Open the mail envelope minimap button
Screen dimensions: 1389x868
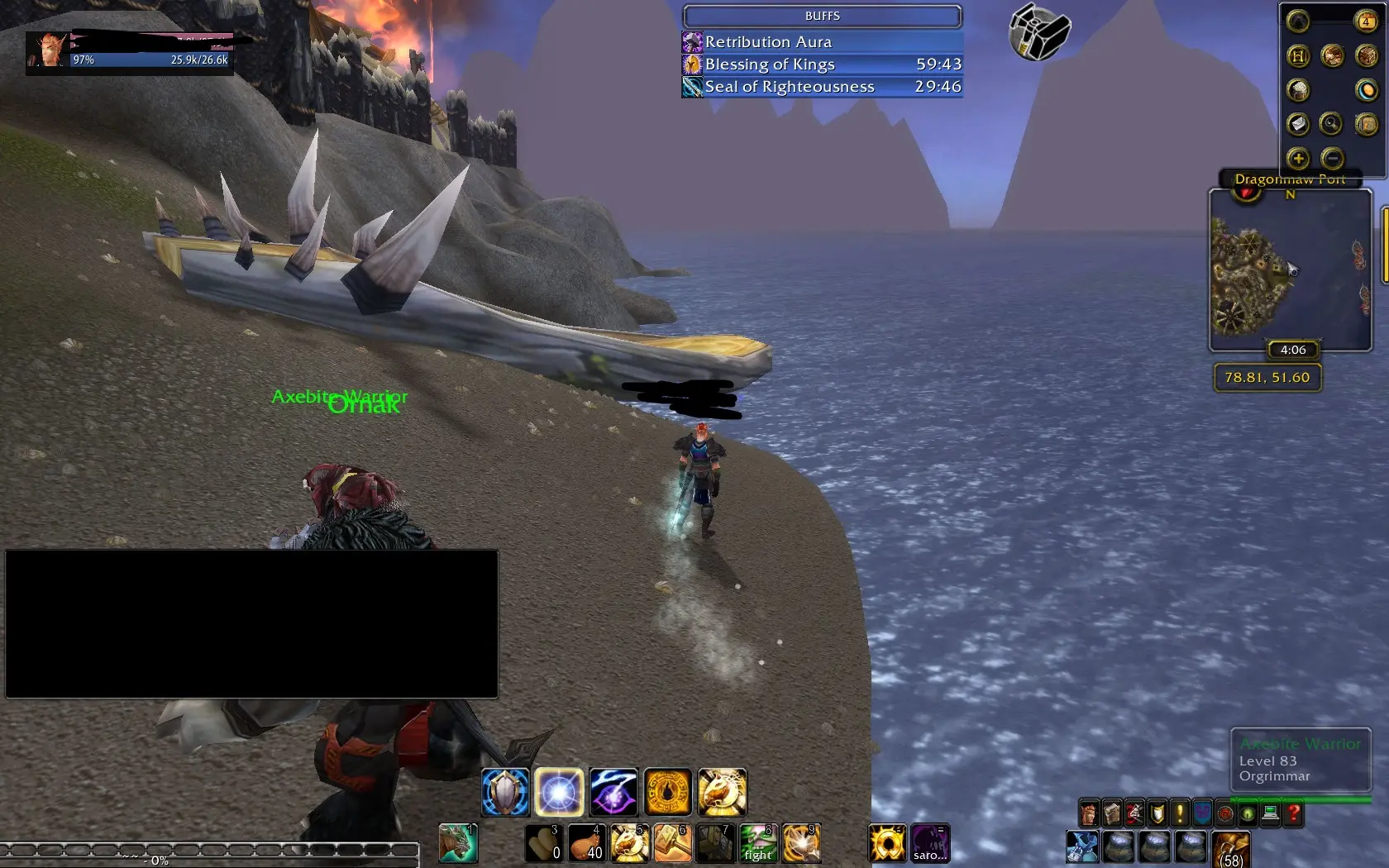(x=1298, y=124)
